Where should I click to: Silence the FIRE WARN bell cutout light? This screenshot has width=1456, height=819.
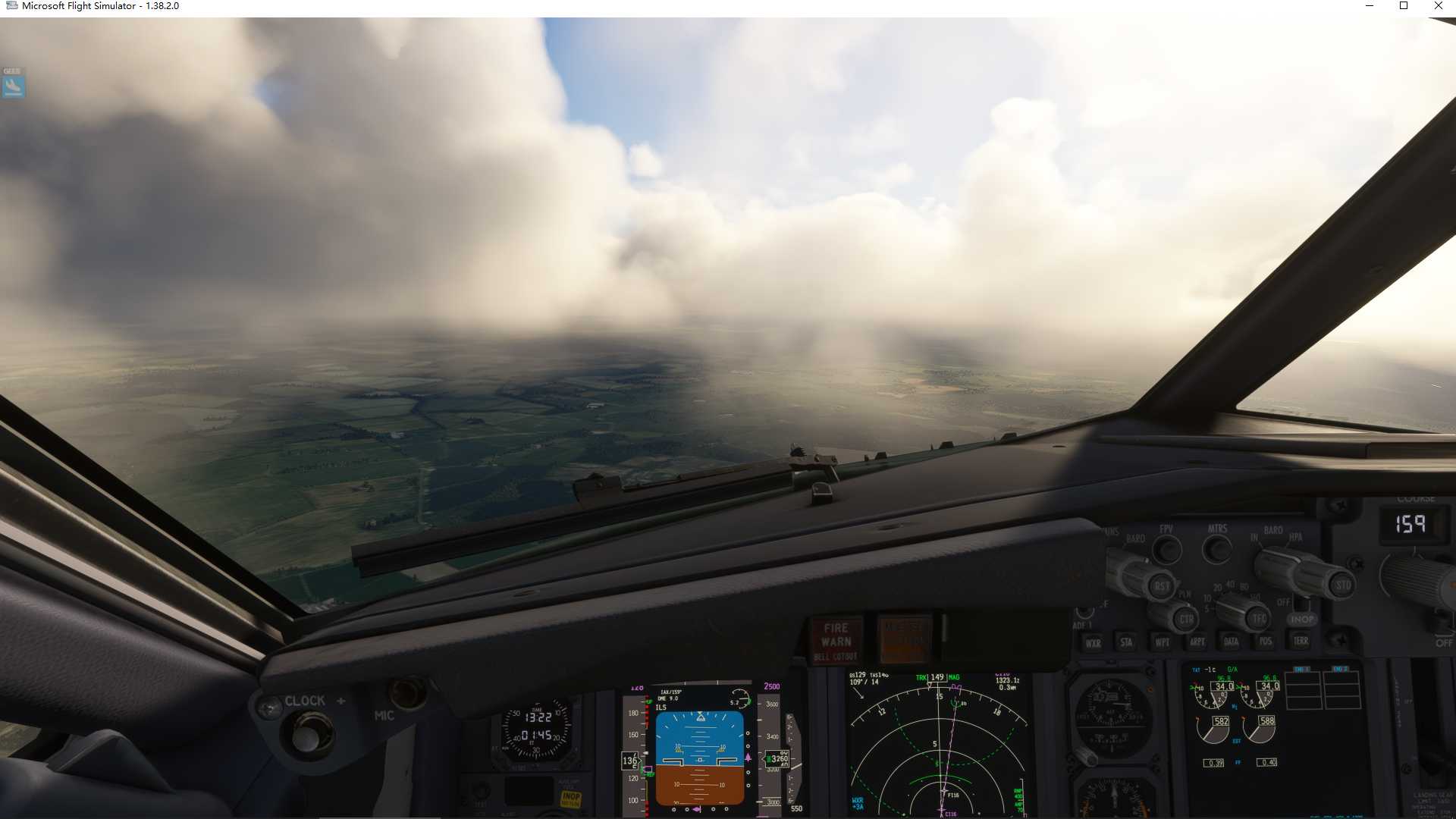pyautogui.click(x=836, y=640)
